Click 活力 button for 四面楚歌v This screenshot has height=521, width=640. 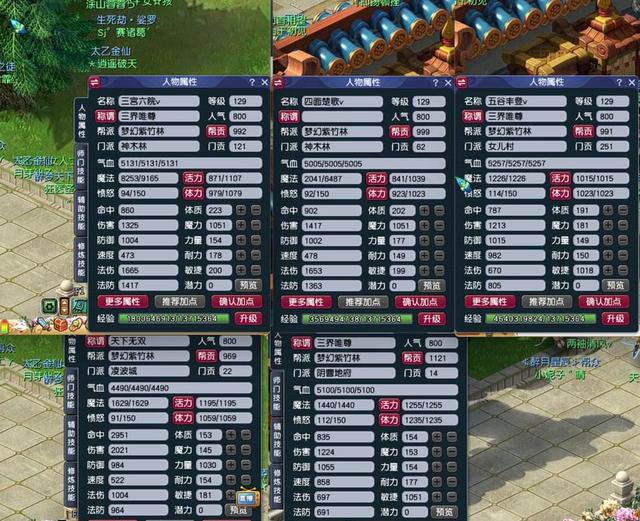pos(376,178)
